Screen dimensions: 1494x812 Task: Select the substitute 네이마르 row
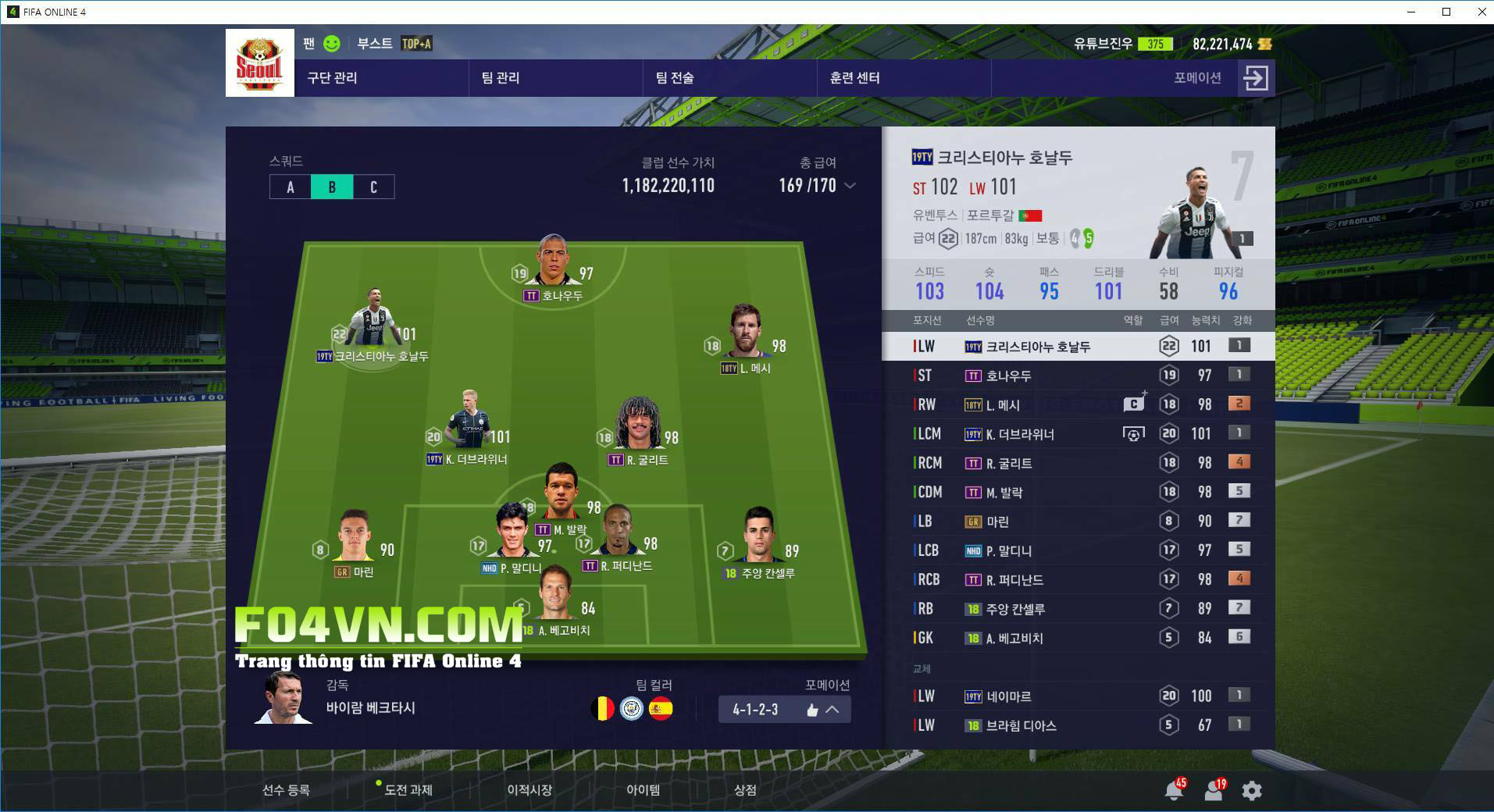point(1078,696)
